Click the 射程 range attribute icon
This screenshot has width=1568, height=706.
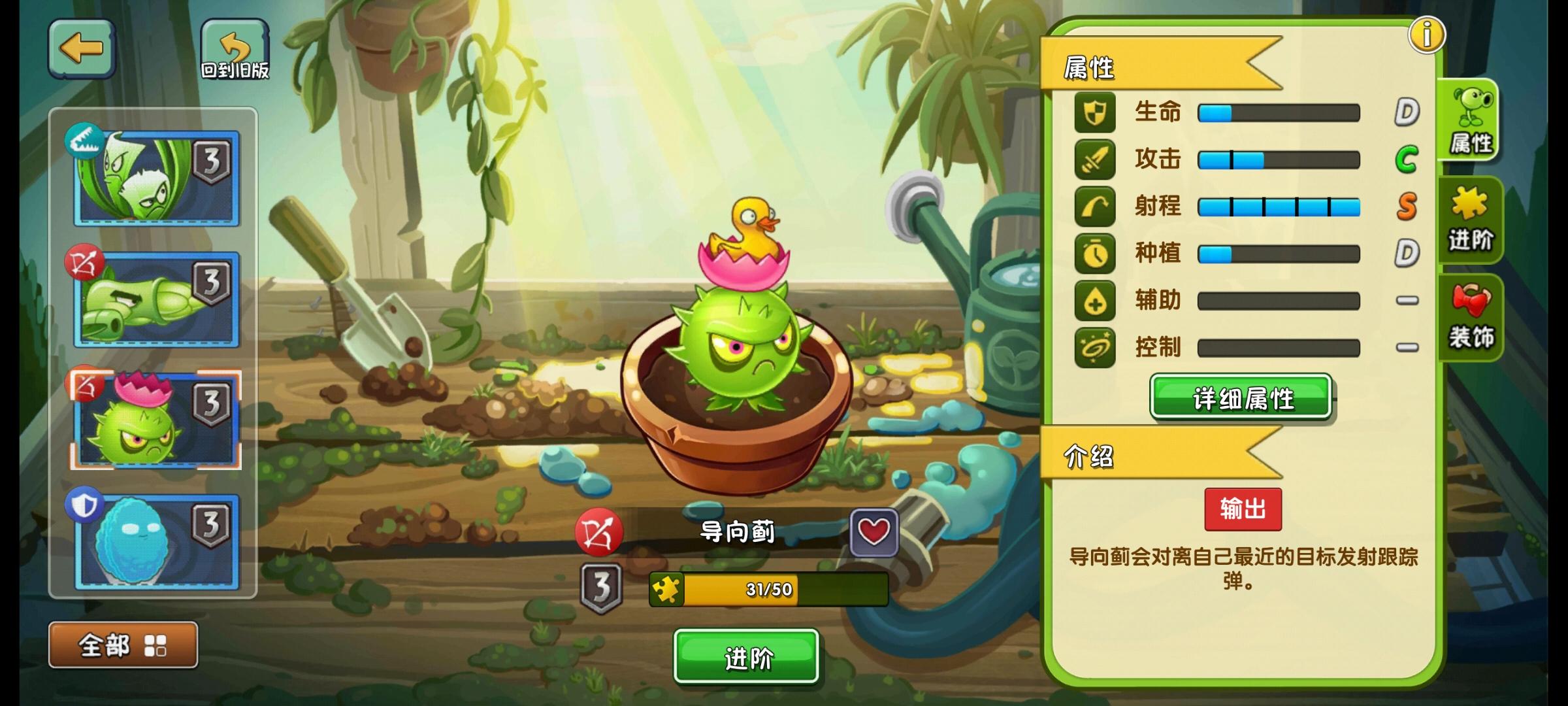click(x=1094, y=207)
